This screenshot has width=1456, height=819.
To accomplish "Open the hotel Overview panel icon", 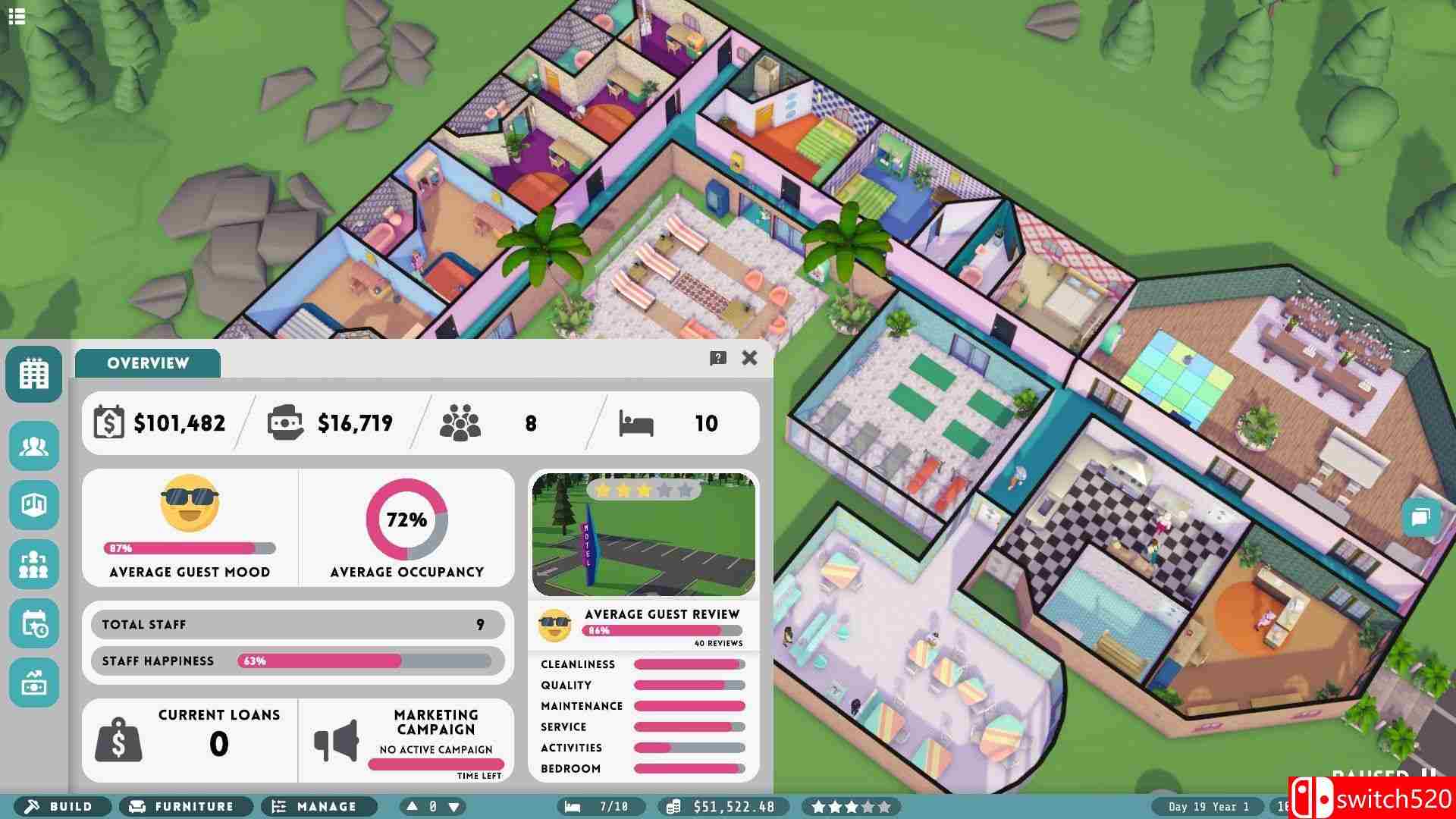I will 34,372.
